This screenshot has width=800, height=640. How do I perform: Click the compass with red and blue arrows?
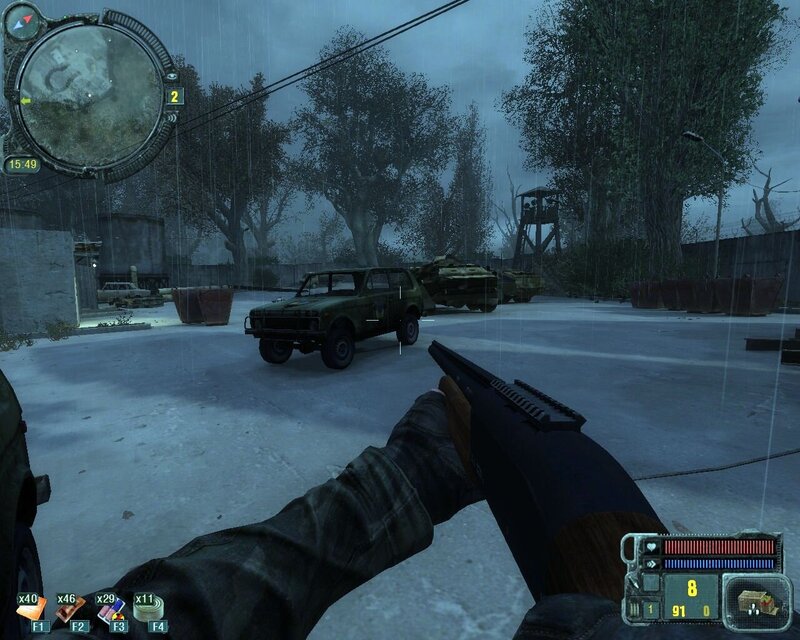(x=20, y=21)
